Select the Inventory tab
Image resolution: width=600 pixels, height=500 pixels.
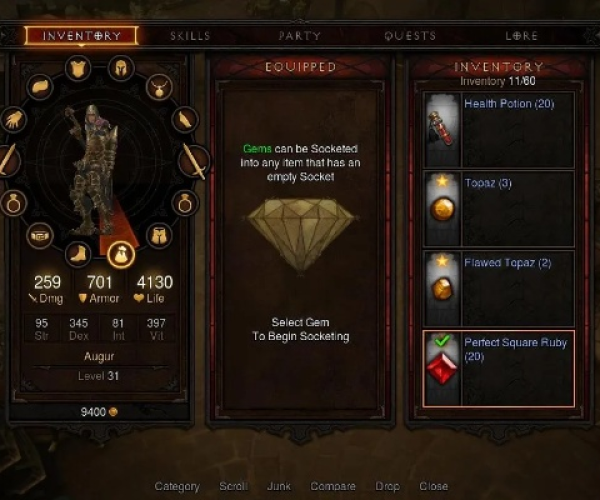click(82, 36)
